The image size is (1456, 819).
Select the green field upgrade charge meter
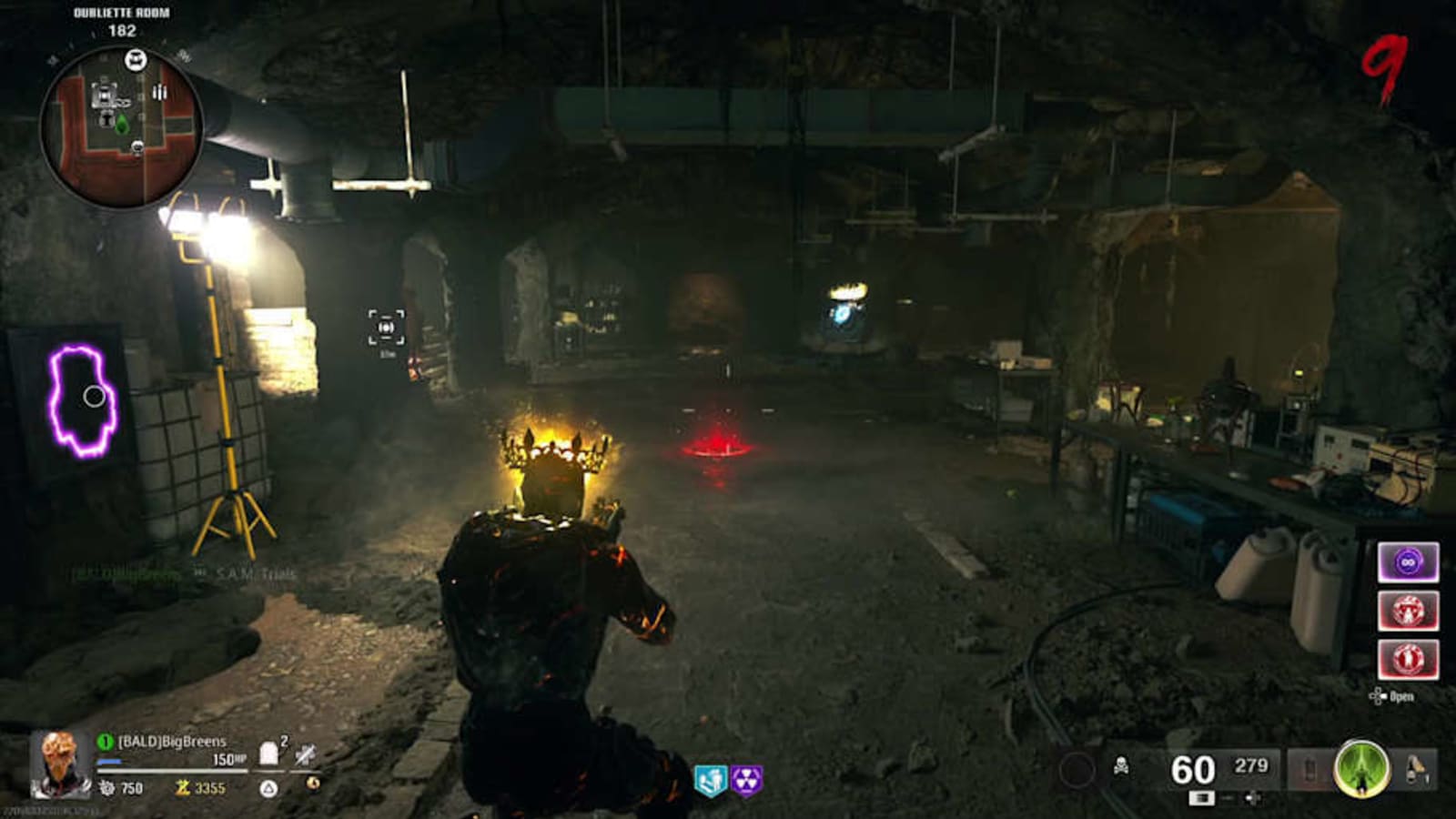[x=1362, y=769]
